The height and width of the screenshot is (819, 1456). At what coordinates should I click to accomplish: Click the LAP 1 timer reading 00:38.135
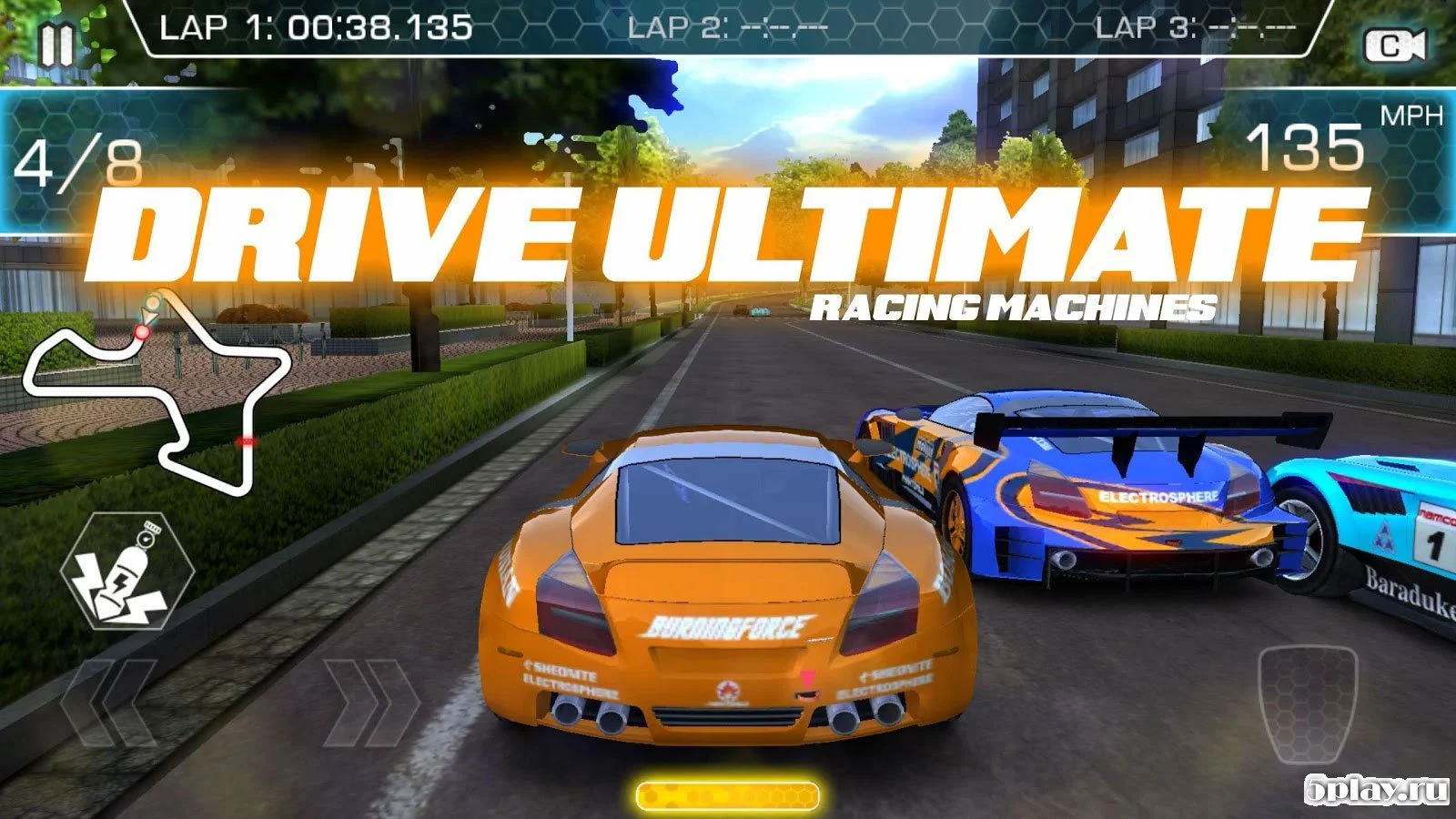click(316, 26)
